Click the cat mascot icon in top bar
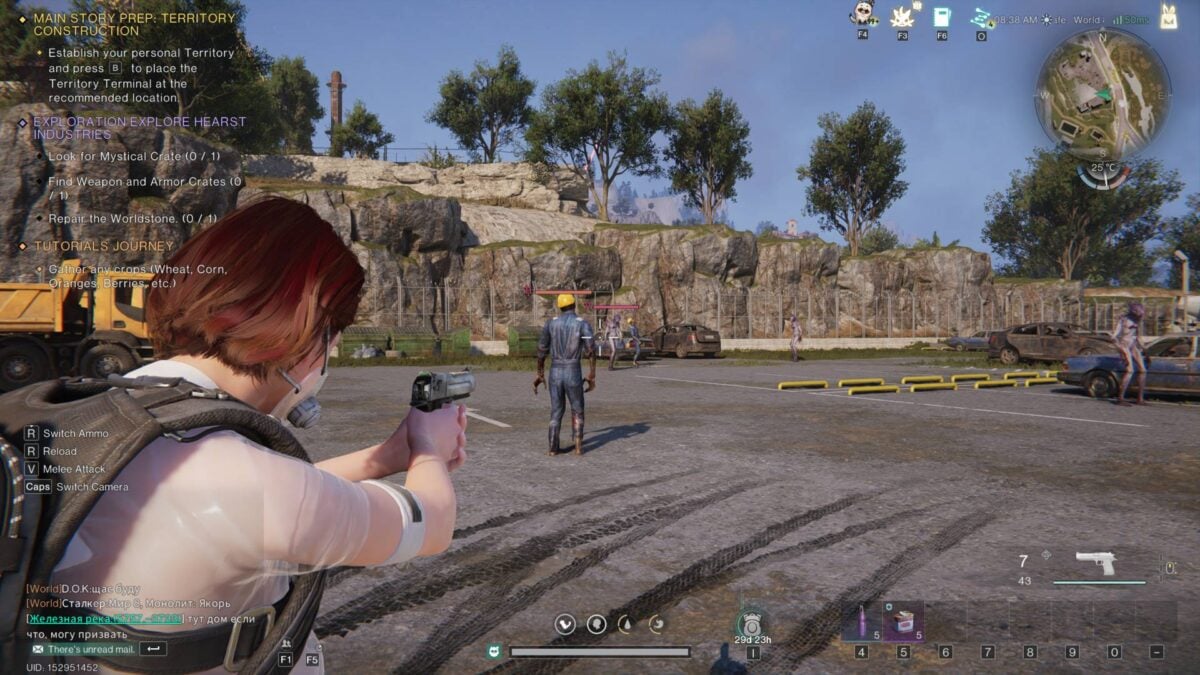Screen dimensions: 1200x675 coord(862,14)
